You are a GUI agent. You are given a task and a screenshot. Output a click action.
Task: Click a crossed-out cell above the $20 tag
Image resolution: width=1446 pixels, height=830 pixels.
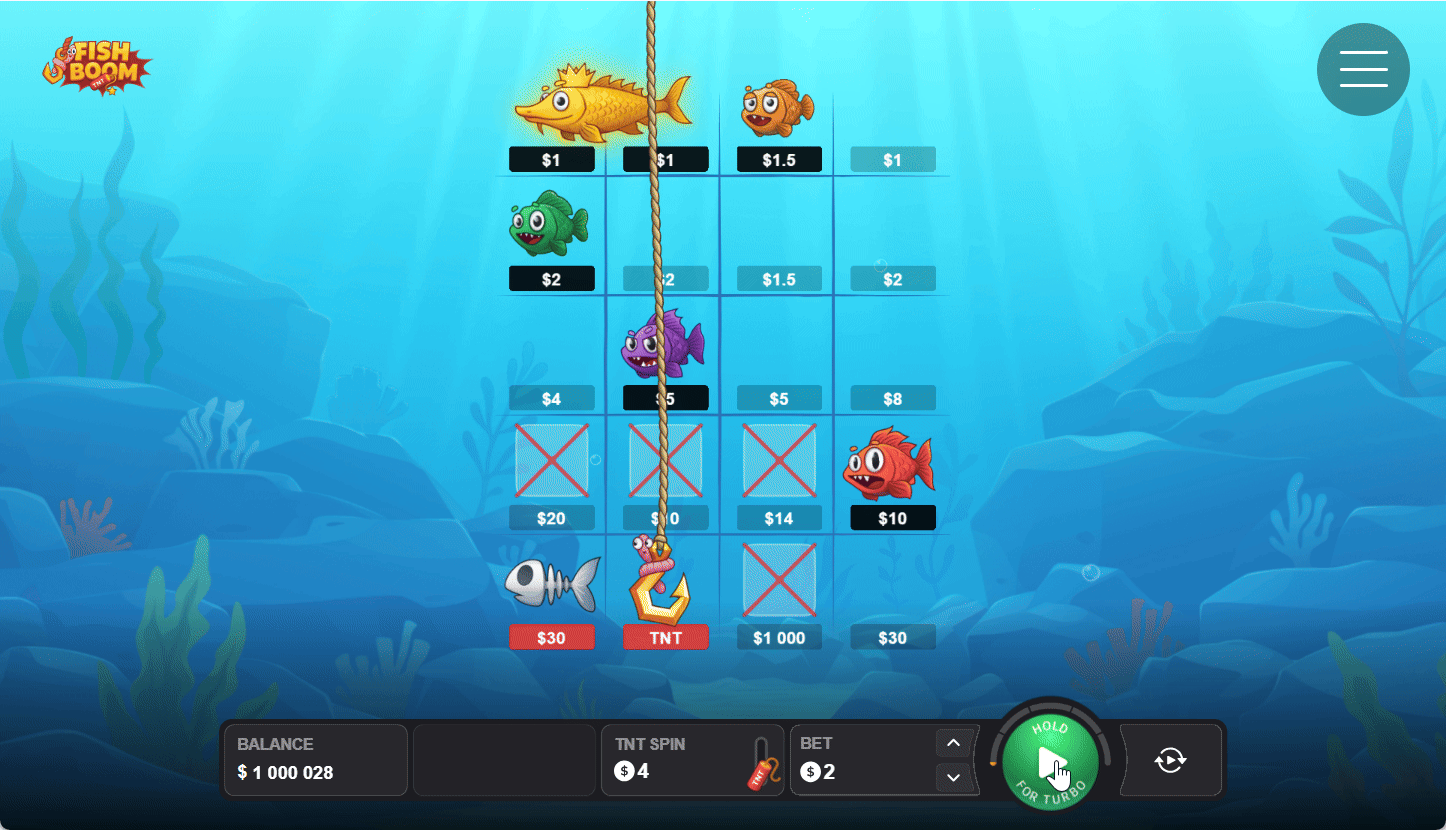click(551, 460)
